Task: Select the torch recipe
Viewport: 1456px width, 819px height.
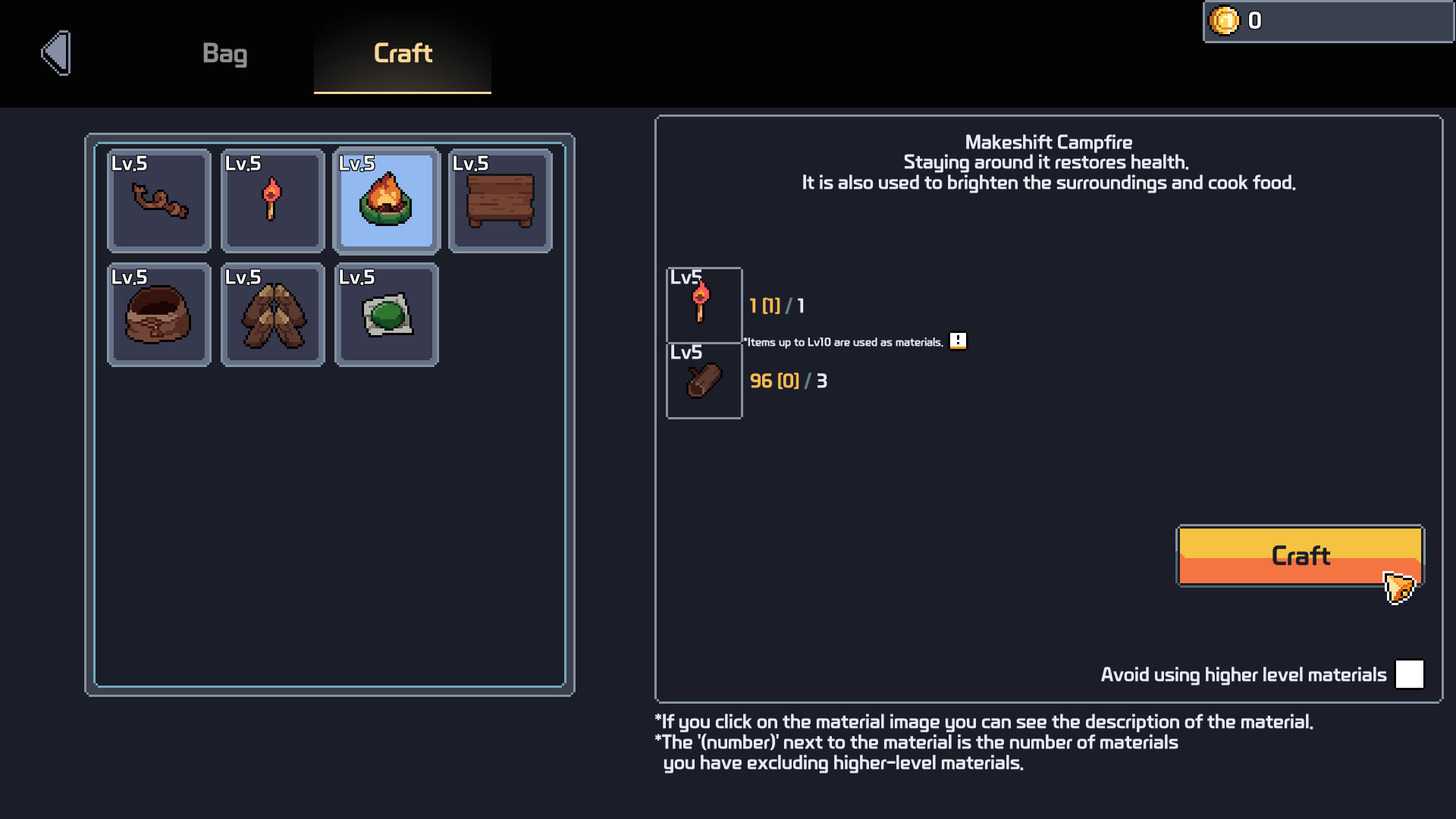Action: tap(272, 200)
